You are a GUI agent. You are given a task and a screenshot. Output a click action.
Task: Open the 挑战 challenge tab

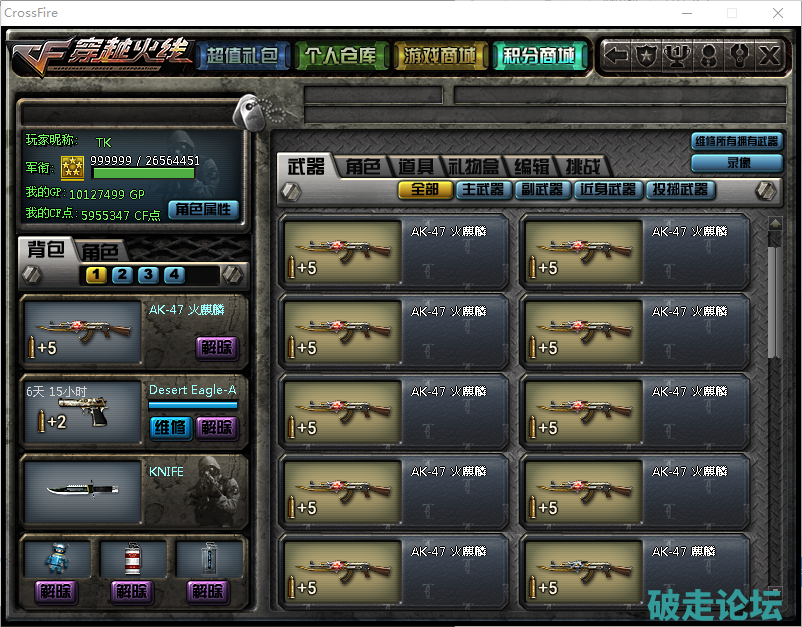pos(582,167)
